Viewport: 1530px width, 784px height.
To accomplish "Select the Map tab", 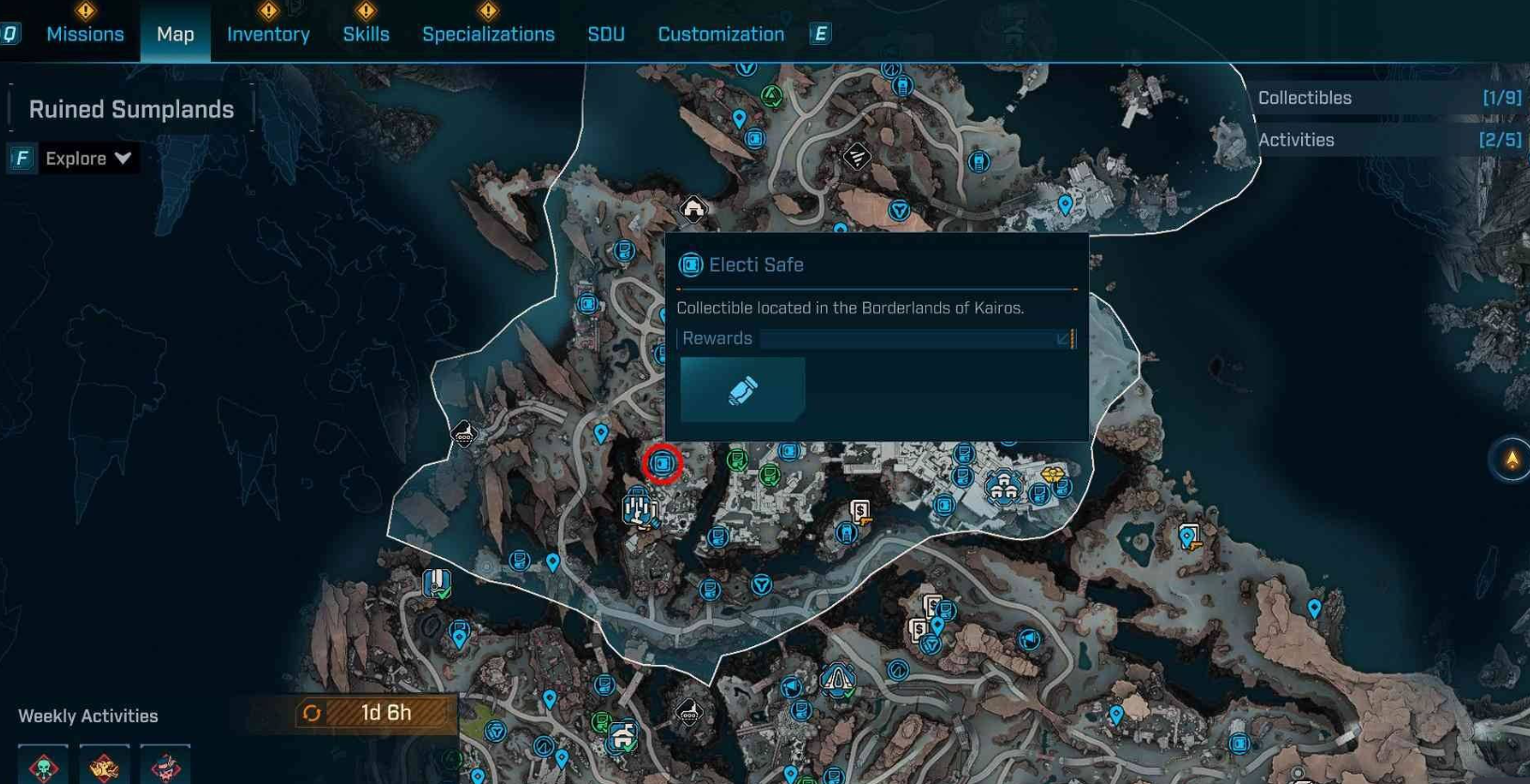I will point(175,35).
